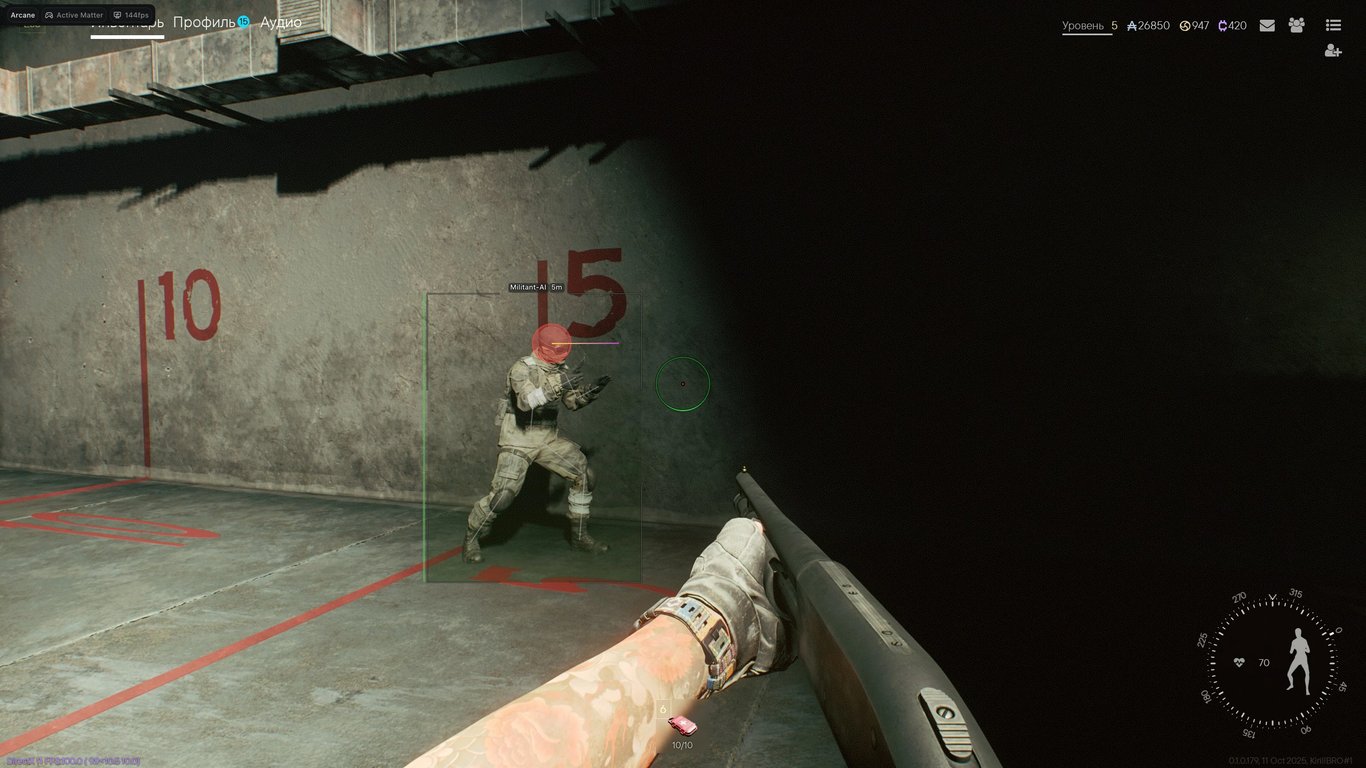Open the Аудио tab
The width and height of the screenshot is (1366, 768).
pos(281,21)
